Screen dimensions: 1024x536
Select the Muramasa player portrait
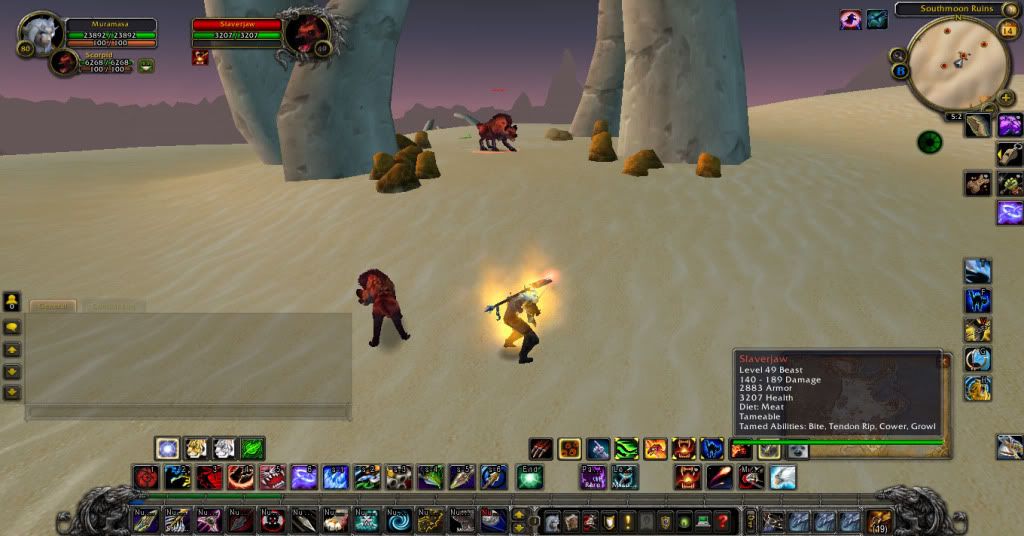pos(42,34)
